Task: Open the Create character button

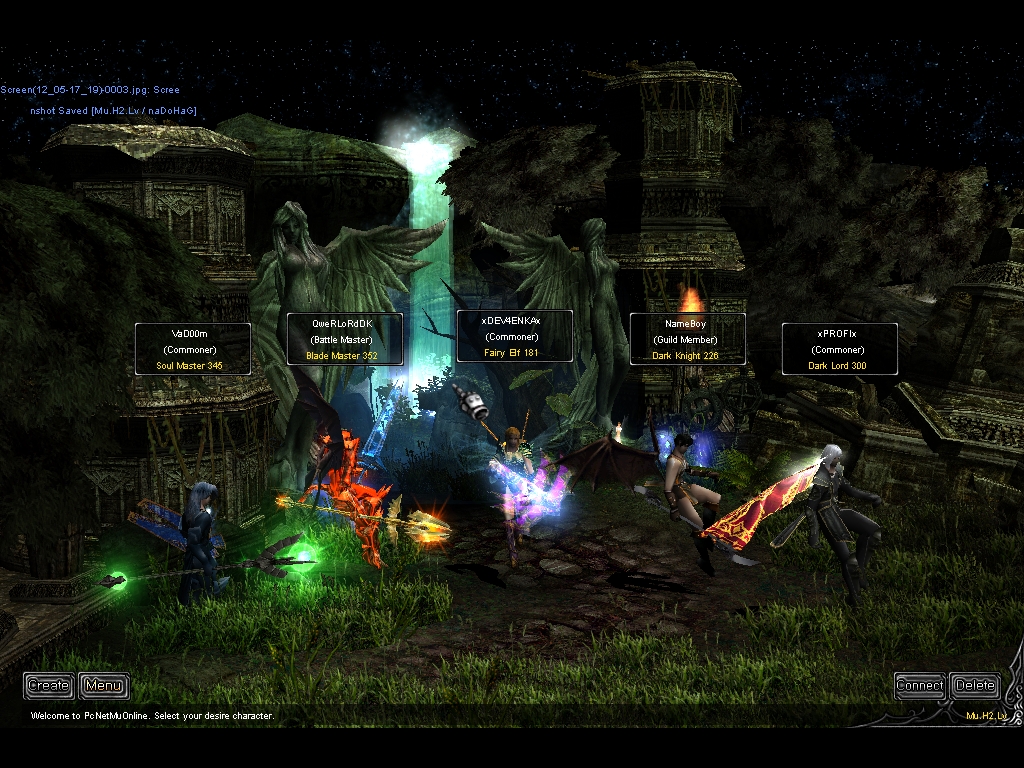Action: click(49, 685)
